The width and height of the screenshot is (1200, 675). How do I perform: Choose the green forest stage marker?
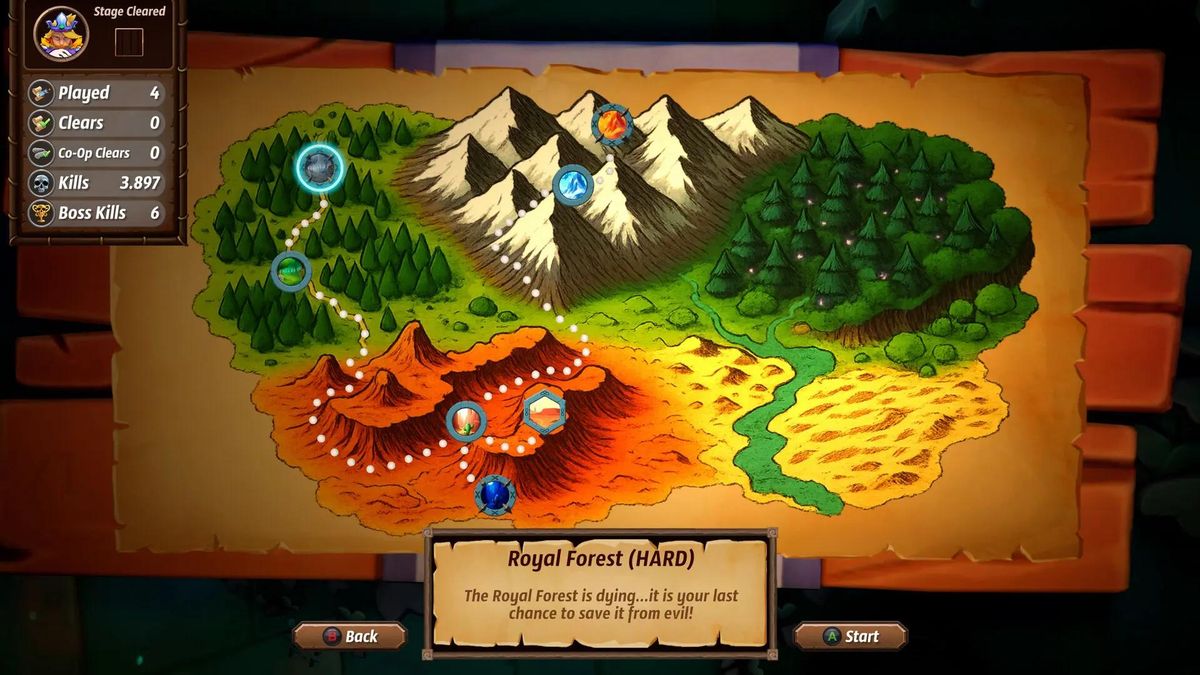tap(291, 270)
